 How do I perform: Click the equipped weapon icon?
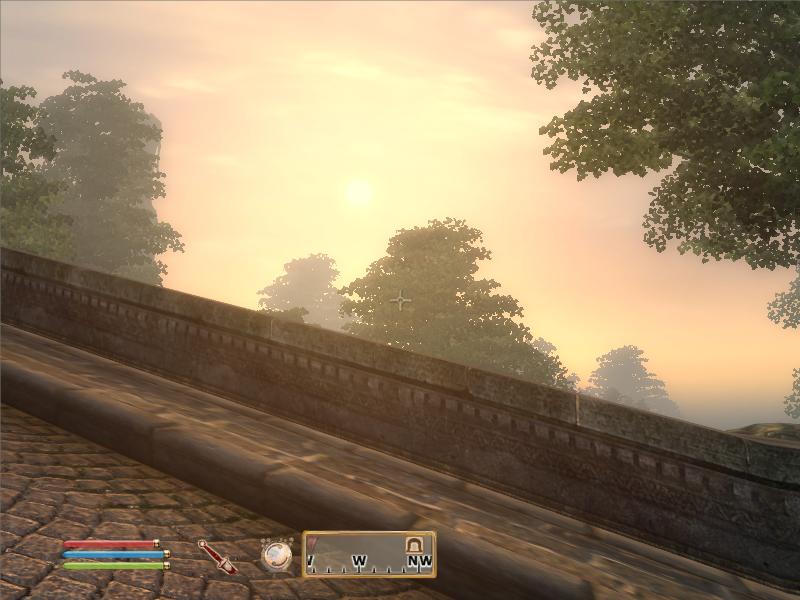click(215, 556)
